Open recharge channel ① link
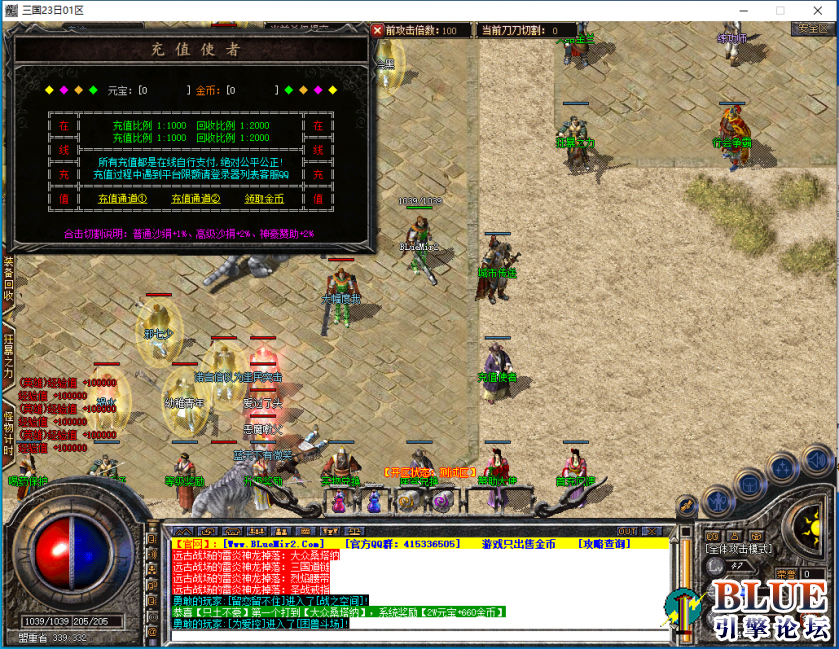 click(x=122, y=199)
